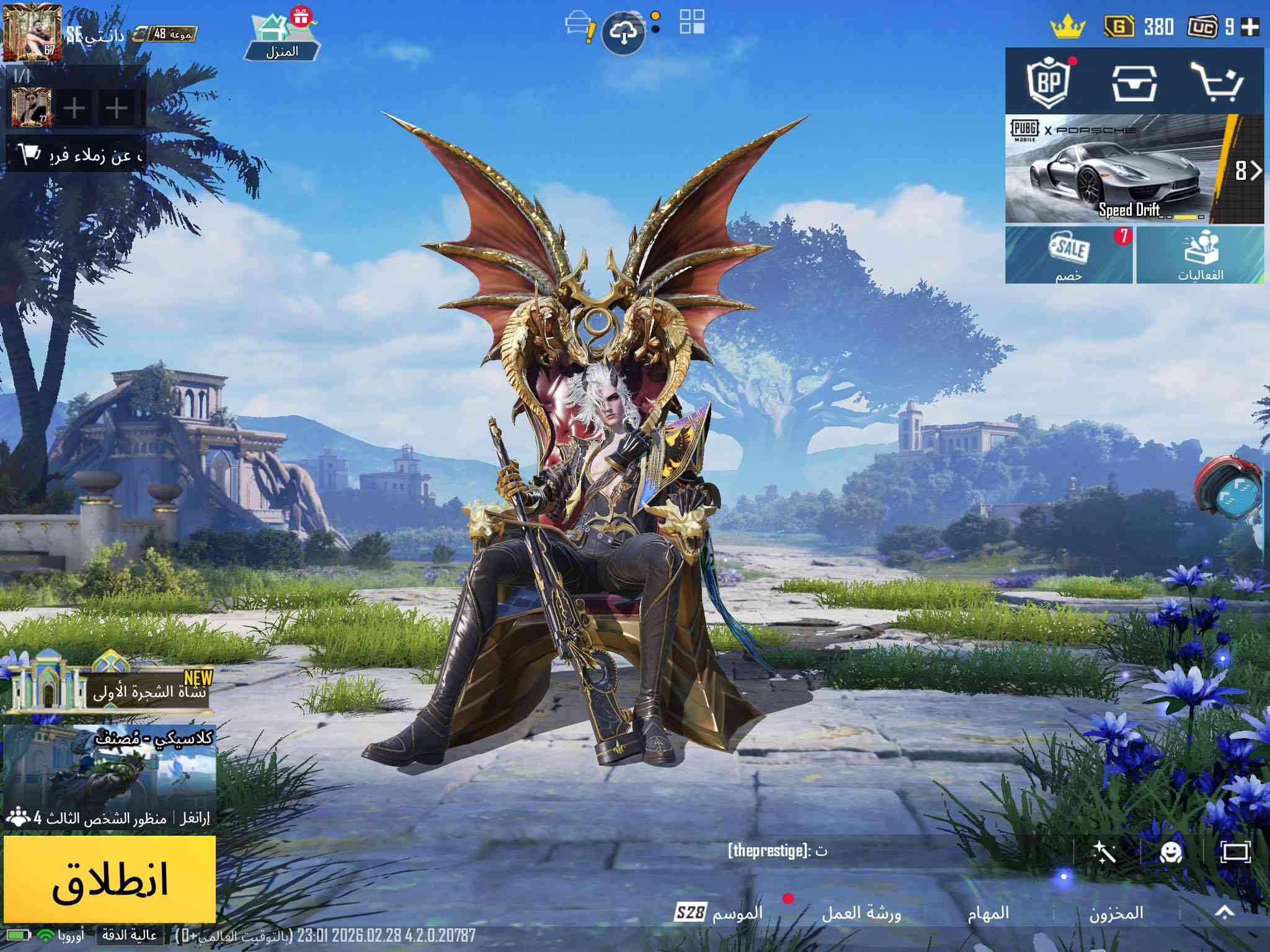
Task: Add UC with the plus button
Action: 1250,27
